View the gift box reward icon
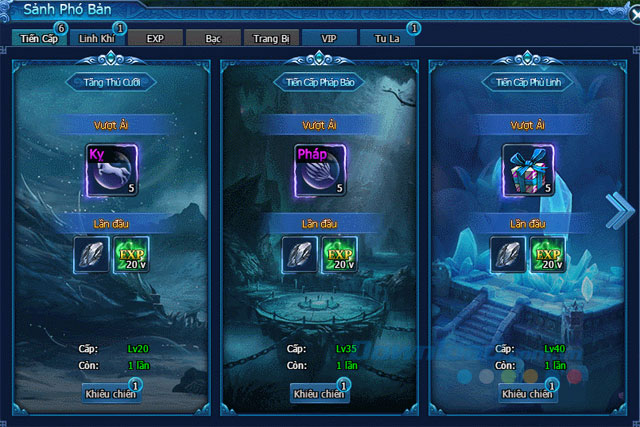The image size is (640, 427). point(527,168)
